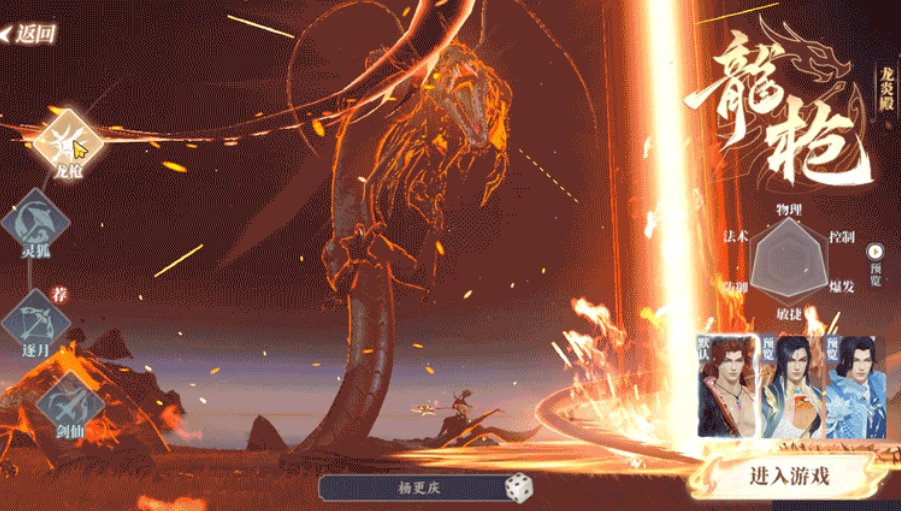The height and width of the screenshot is (511, 901).
Task: Select the 默认 red-haired character portrait
Action: pos(726,386)
